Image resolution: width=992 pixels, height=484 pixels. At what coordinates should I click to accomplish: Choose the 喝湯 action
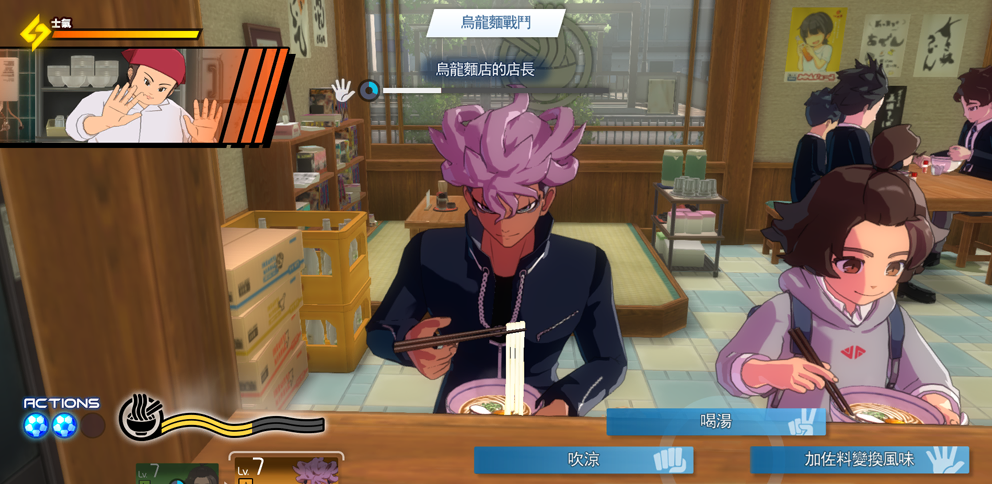(x=715, y=422)
